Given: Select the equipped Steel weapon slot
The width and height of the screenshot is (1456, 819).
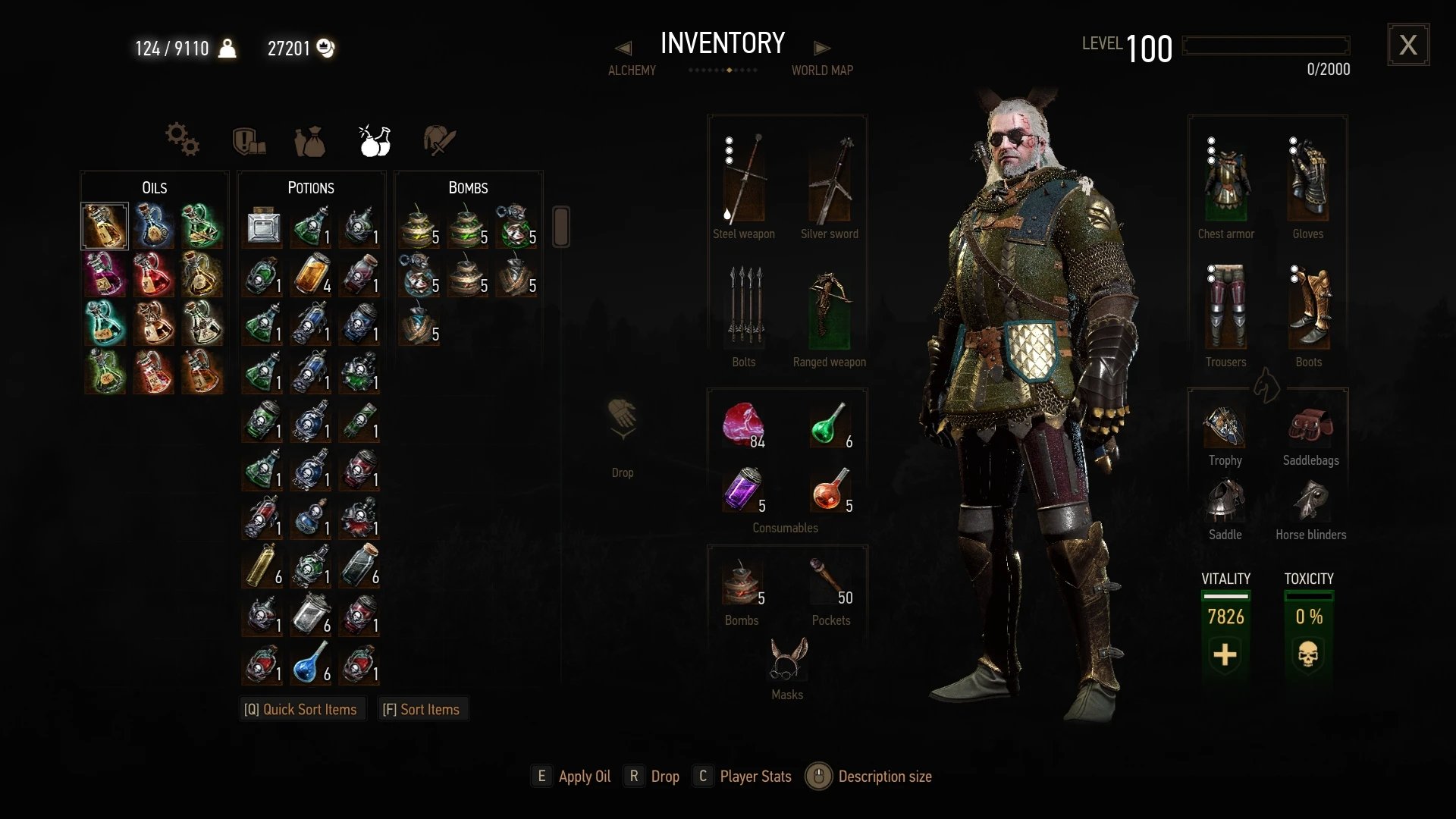Looking at the screenshot, I should [743, 180].
